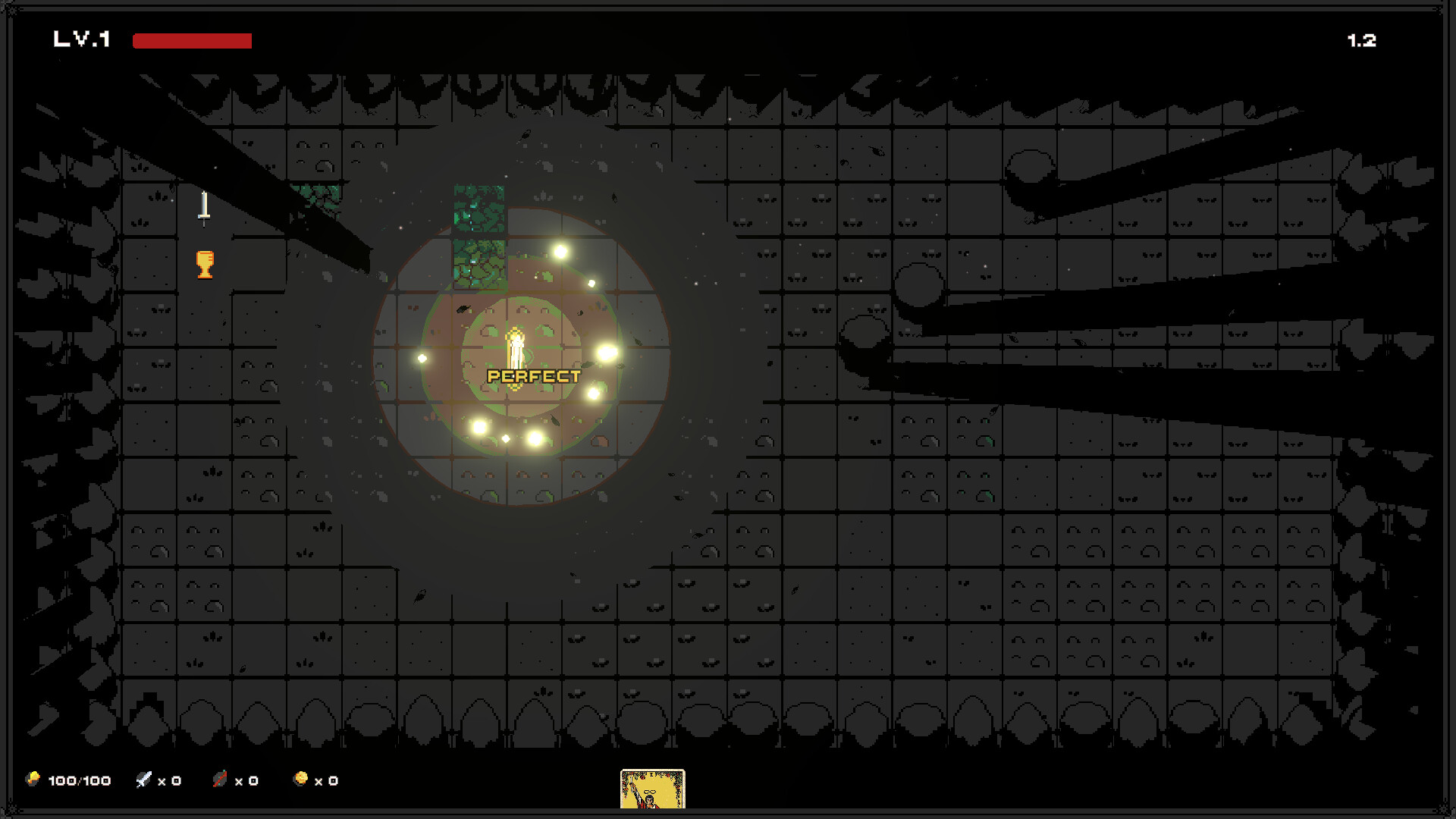Click the gold nugget icon next to 100/100
The image size is (1456, 819).
click(33, 780)
